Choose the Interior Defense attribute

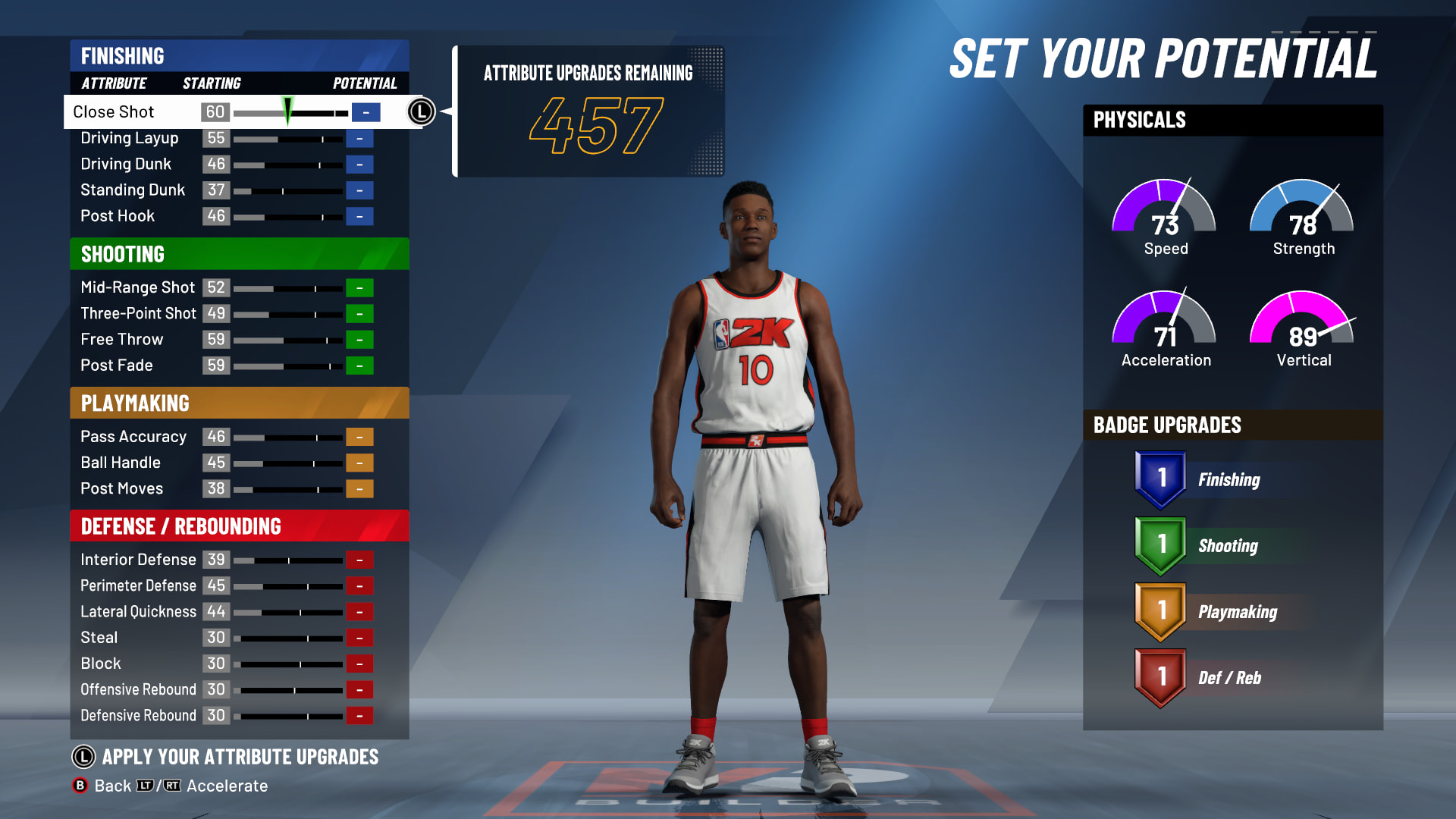138,560
